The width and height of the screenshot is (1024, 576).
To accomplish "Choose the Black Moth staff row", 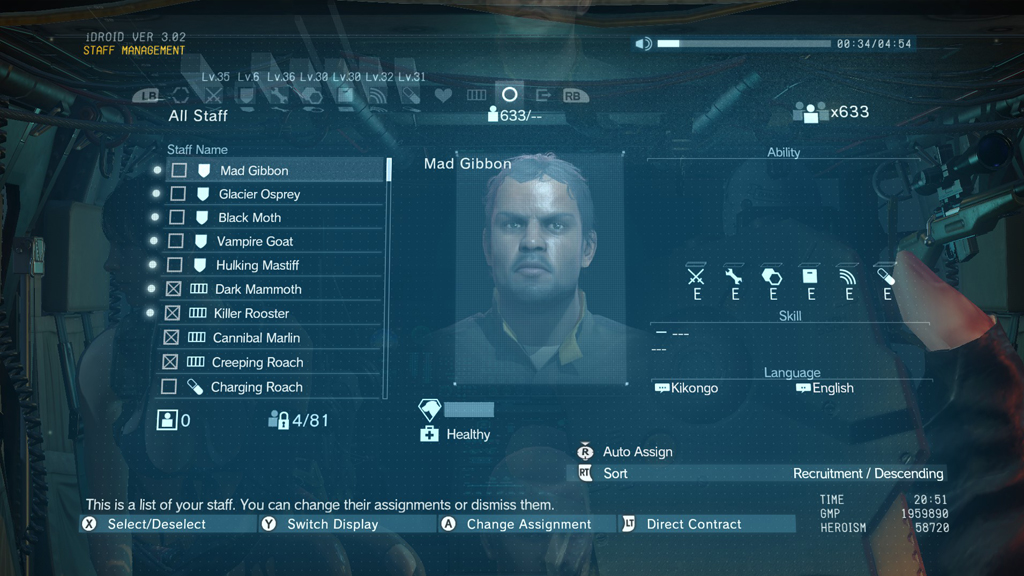I will (249, 218).
